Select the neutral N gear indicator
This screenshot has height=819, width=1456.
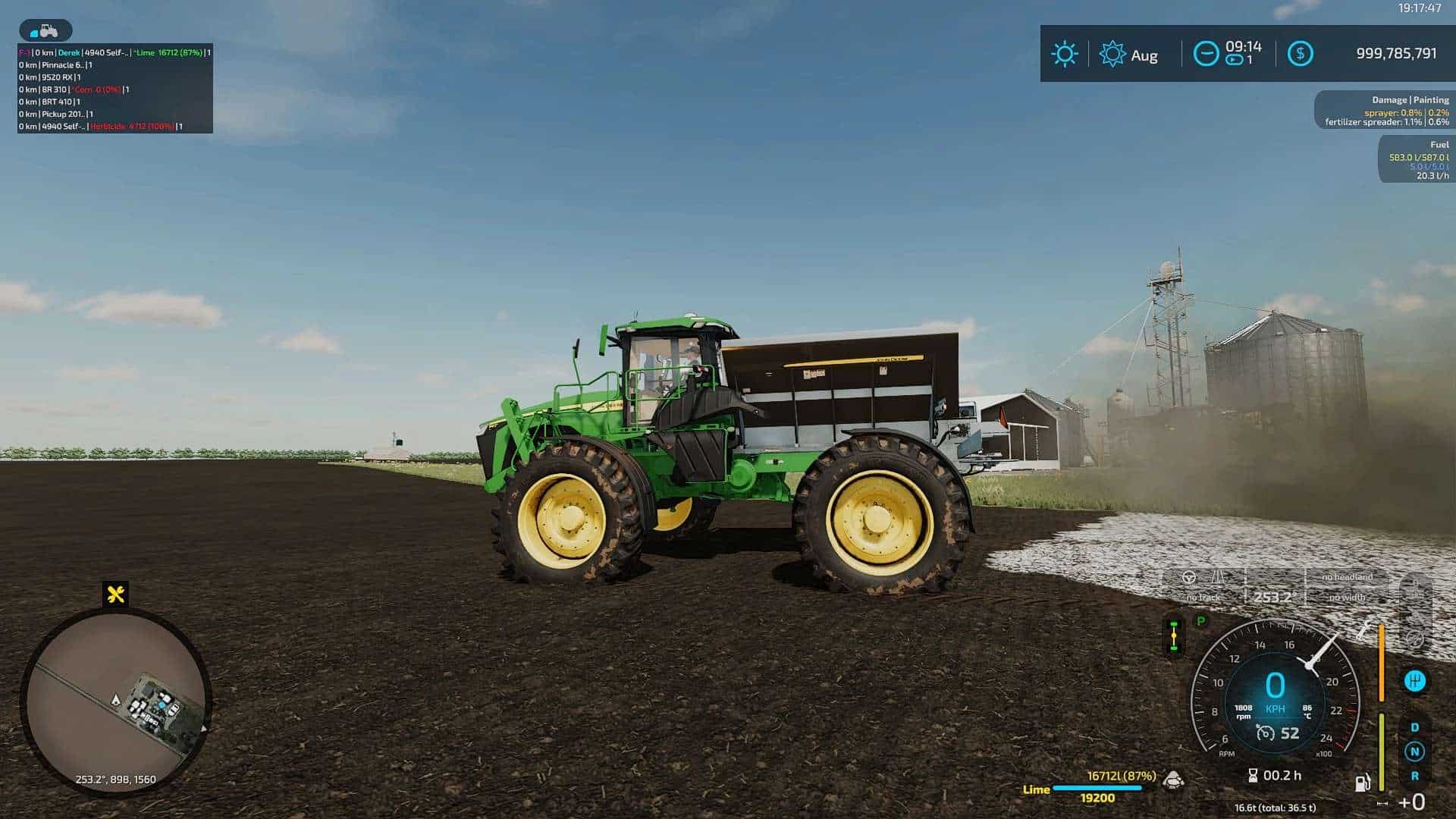click(1414, 752)
